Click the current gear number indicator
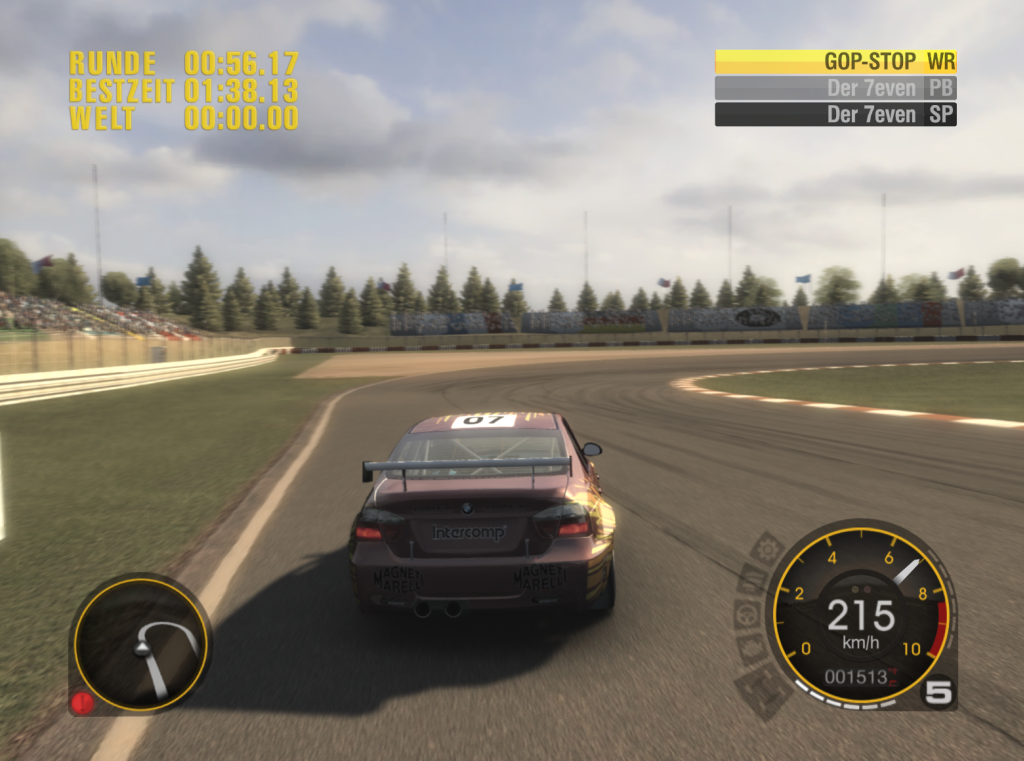The image size is (1024, 761). (937, 691)
